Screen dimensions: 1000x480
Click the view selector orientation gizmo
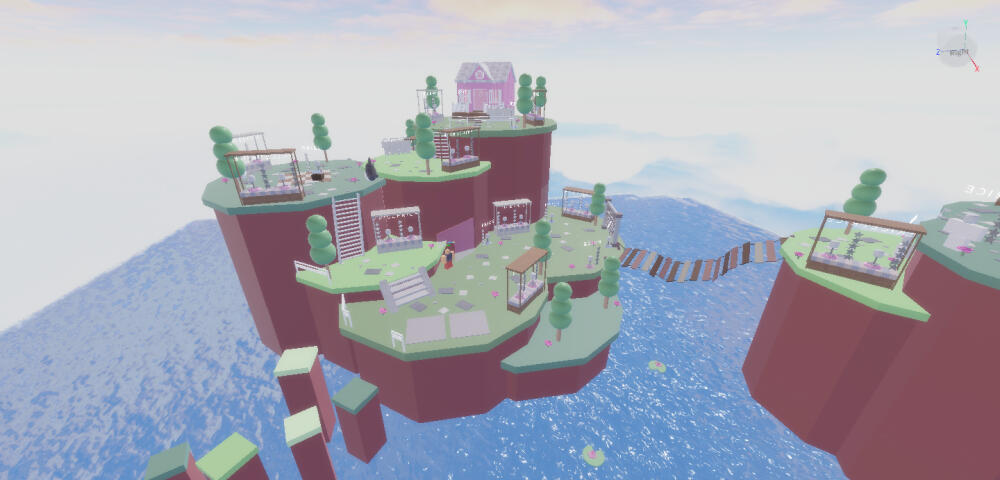point(956,49)
